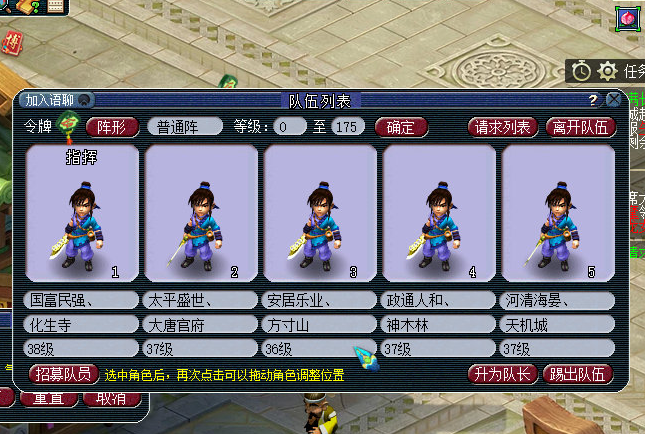Image resolution: width=645 pixels, height=434 pixels.
Task: Edit the maximum level field showing 175
Action: tap(346, 127)
